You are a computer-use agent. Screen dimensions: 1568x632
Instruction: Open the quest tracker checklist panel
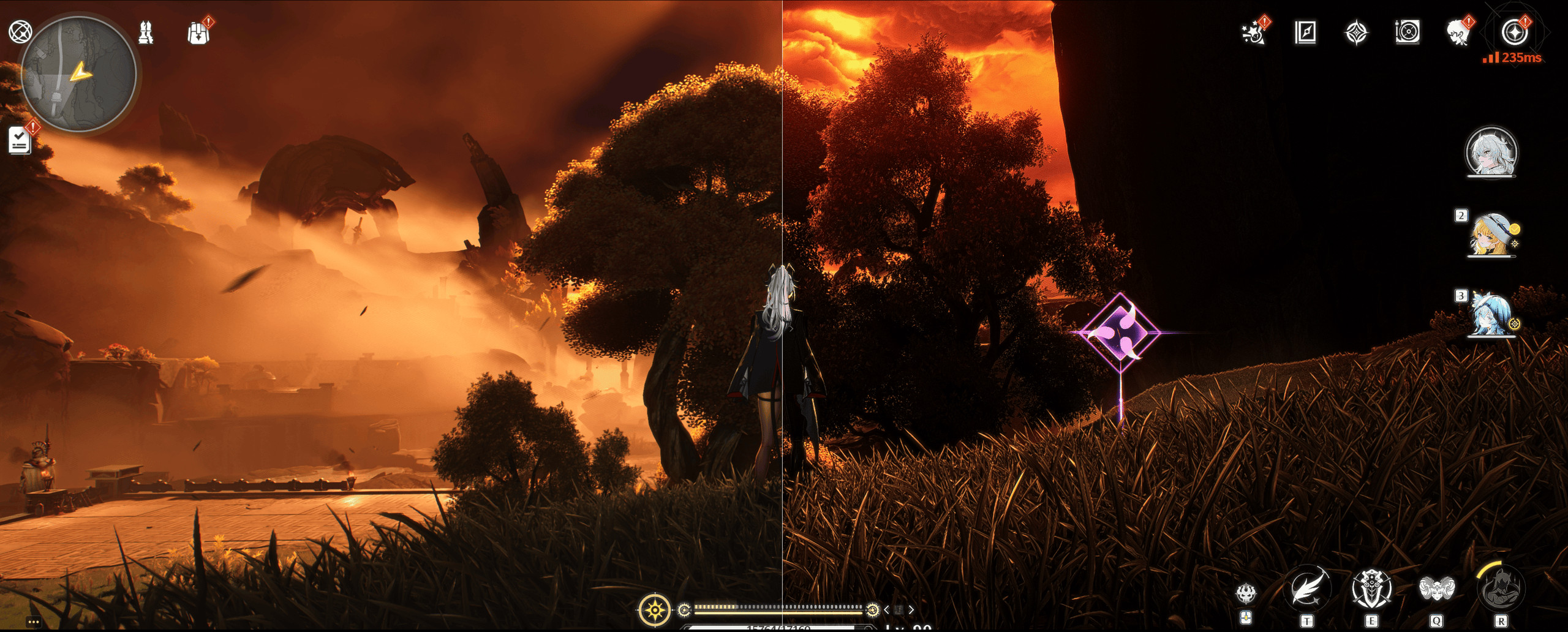coord(18,138)
